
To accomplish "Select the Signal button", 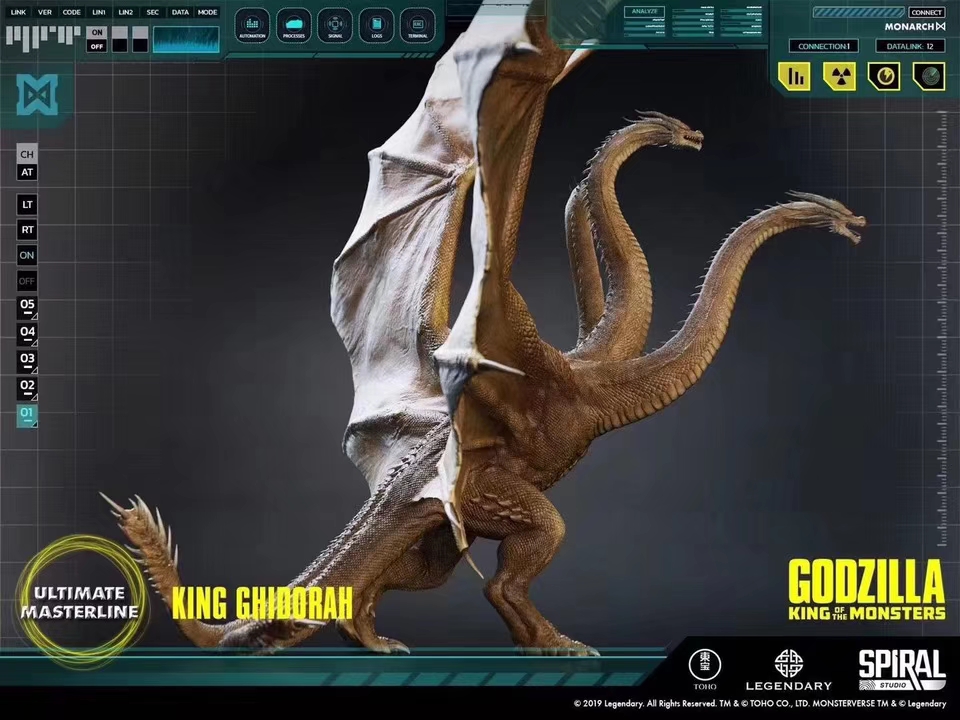I will (x=335, y=24).
